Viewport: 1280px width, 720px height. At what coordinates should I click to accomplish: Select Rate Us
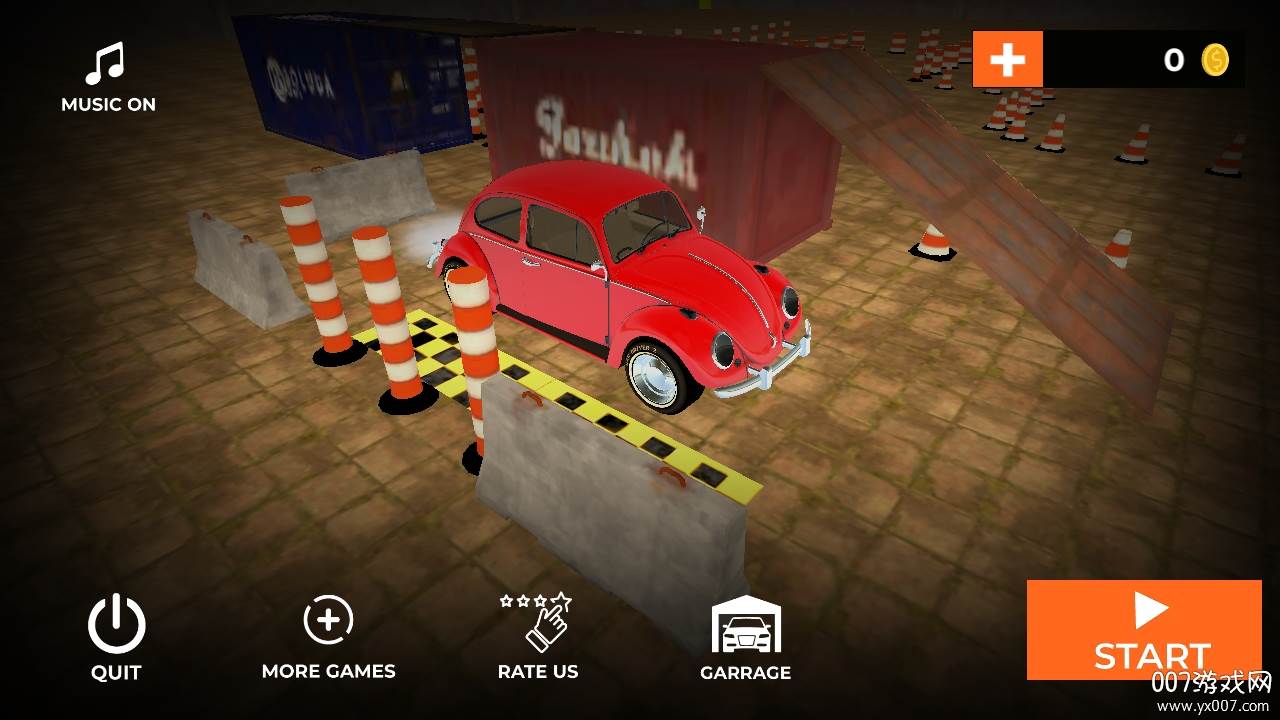click(537, 636)
